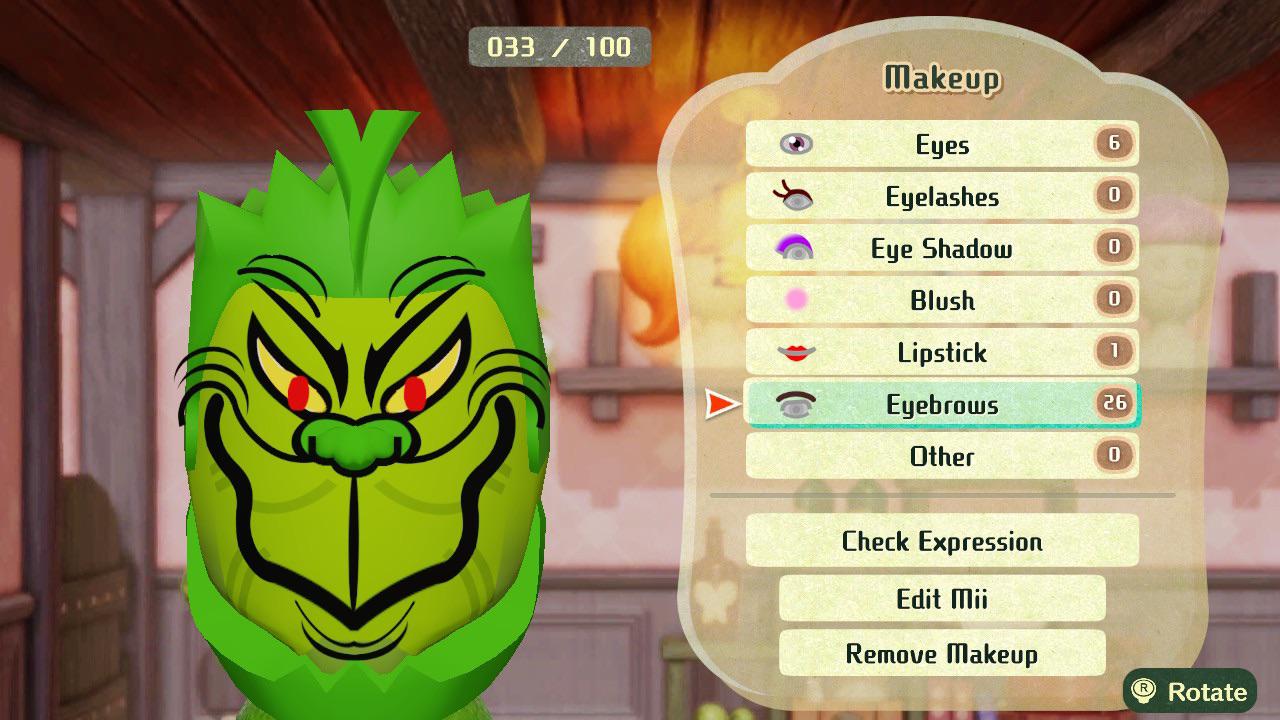Select the Eyelashes makeup option

point(941,197)
